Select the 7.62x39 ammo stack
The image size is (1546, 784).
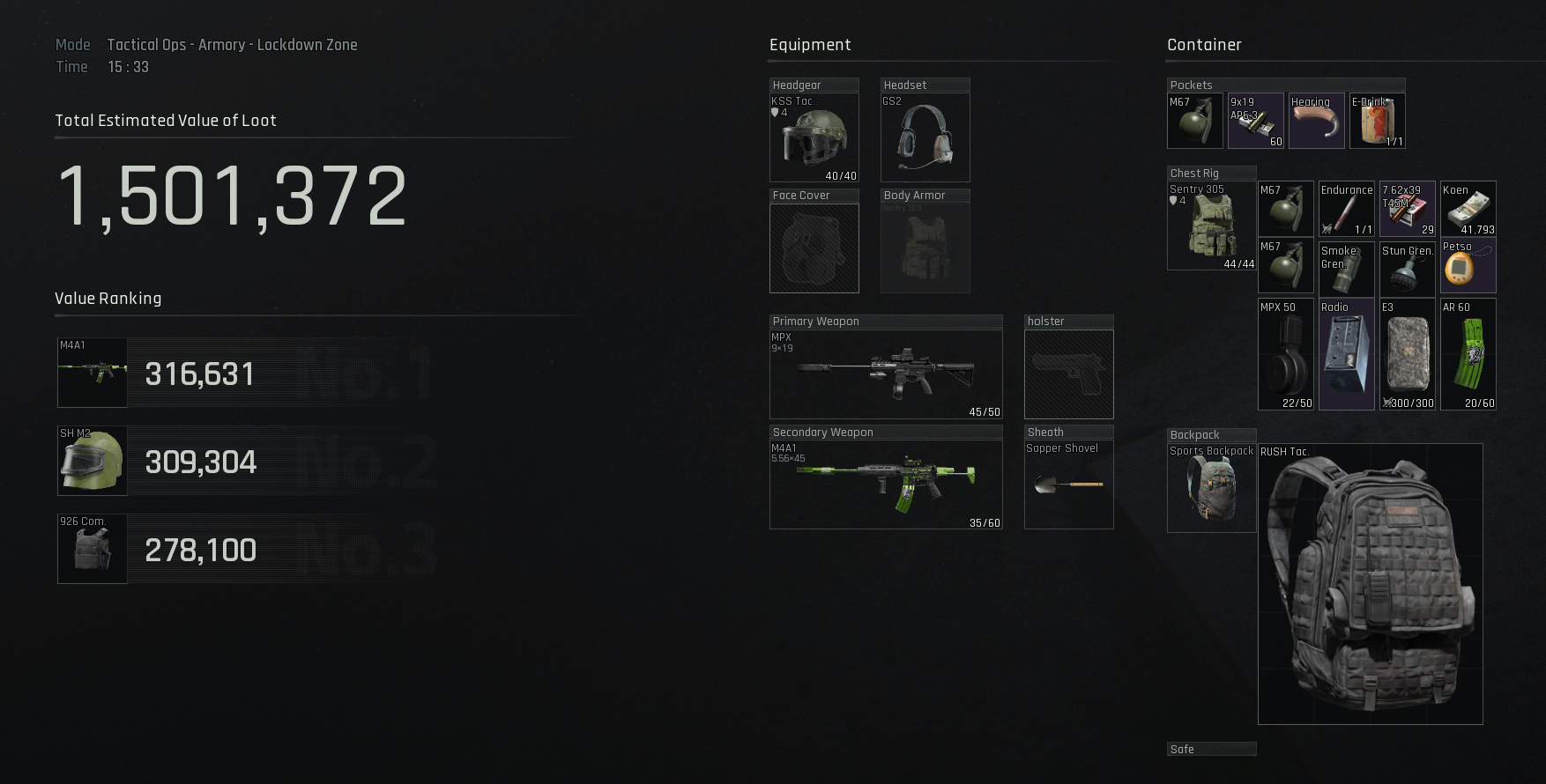pos(1408,209)
